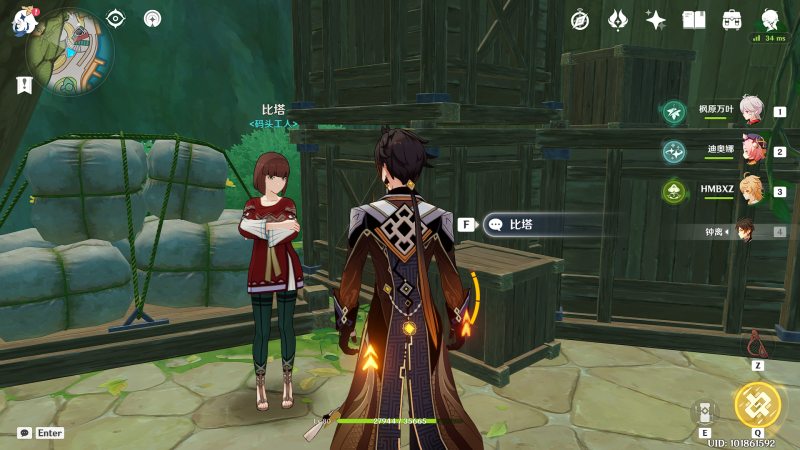Click the signal beacon icon beside the minimap
800x450 pixels.
tap(152, 18)
